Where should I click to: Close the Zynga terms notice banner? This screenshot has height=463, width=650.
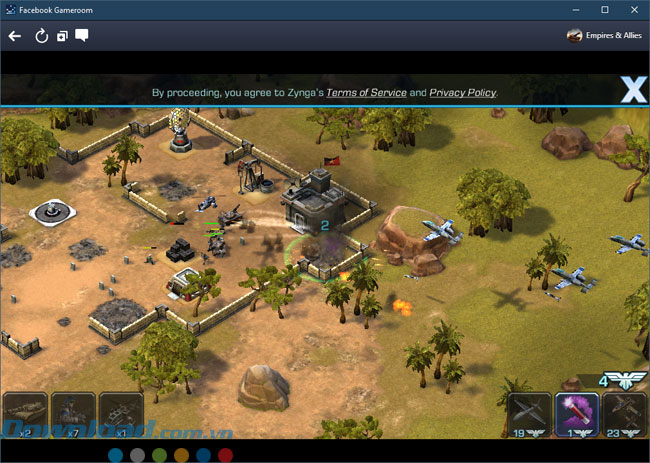pos(633,91)
